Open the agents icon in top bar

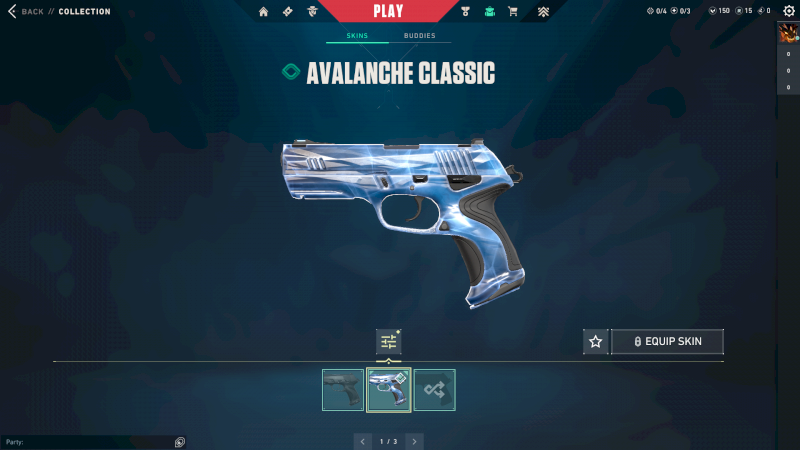click(x=313, y=12)
